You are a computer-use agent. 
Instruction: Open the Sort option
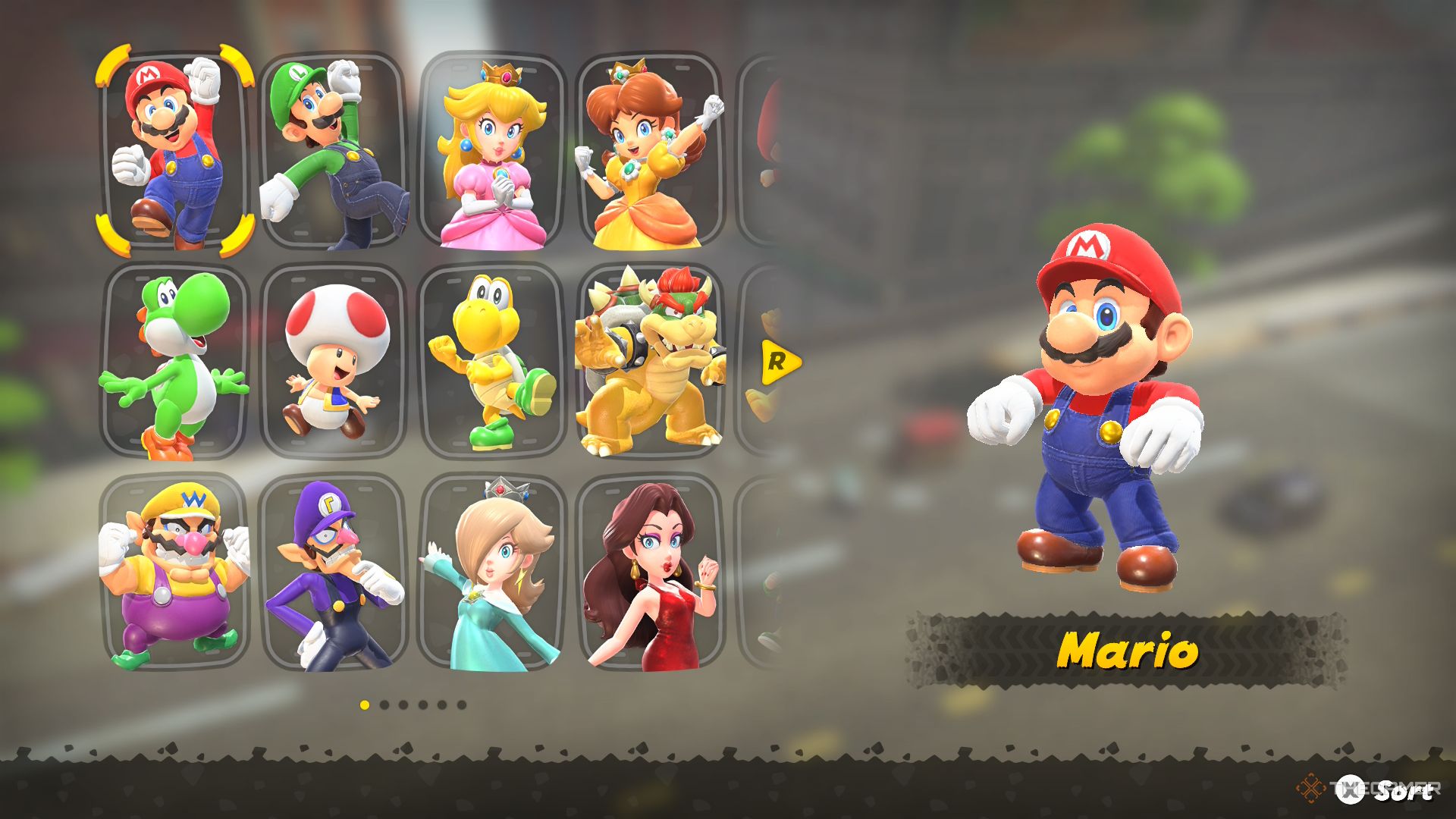(1386, 790)
